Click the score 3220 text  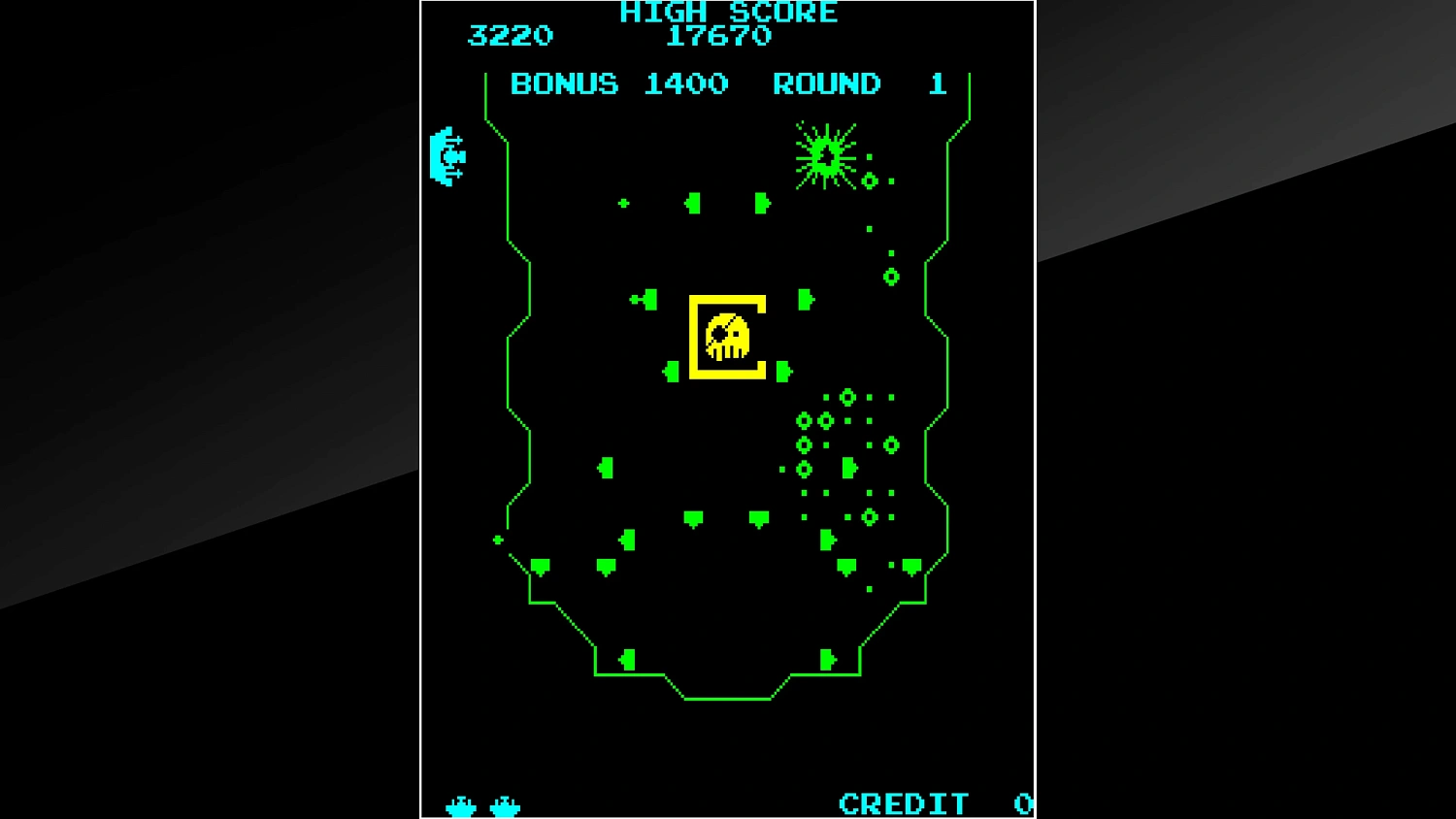coord(511,37)
